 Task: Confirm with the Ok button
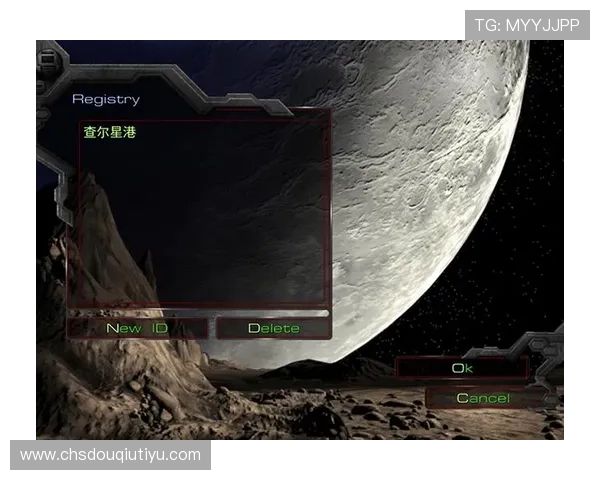coord(461,368)
